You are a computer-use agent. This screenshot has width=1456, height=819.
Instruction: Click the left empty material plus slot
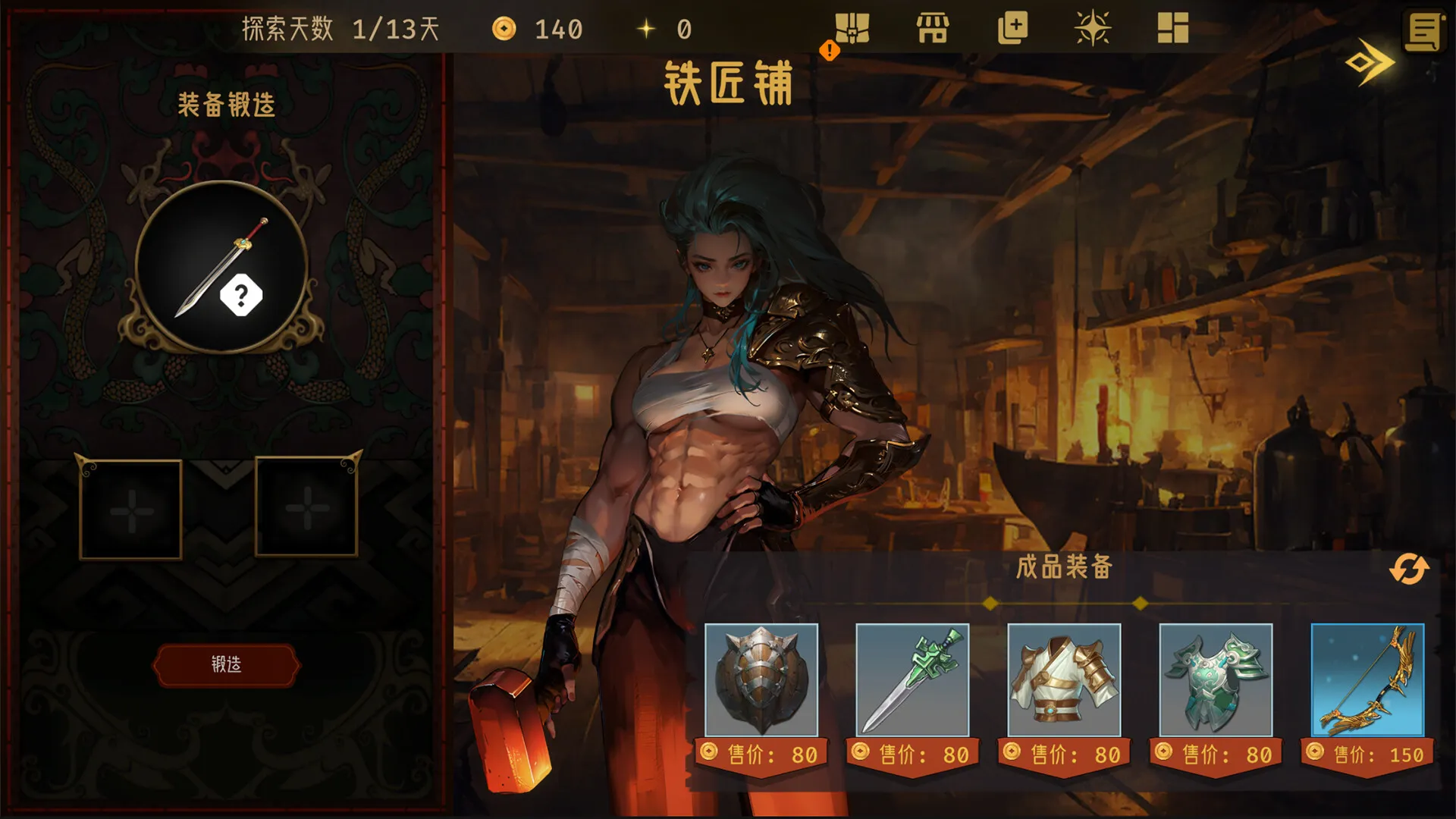[129, 510]
